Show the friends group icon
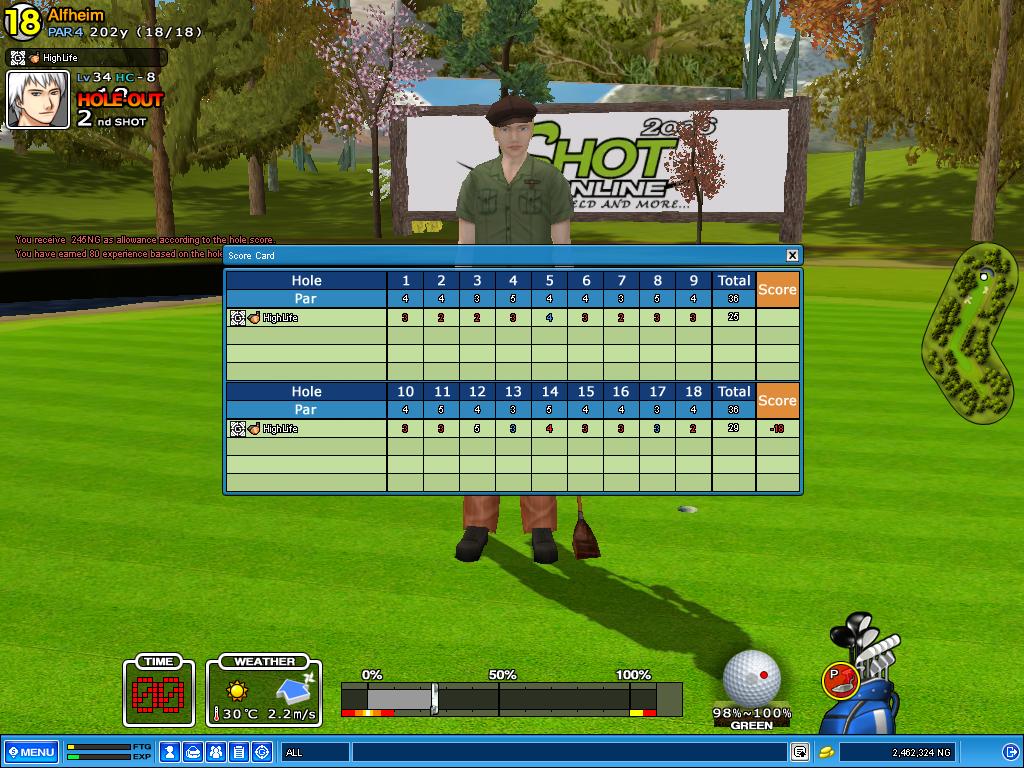 217,752
